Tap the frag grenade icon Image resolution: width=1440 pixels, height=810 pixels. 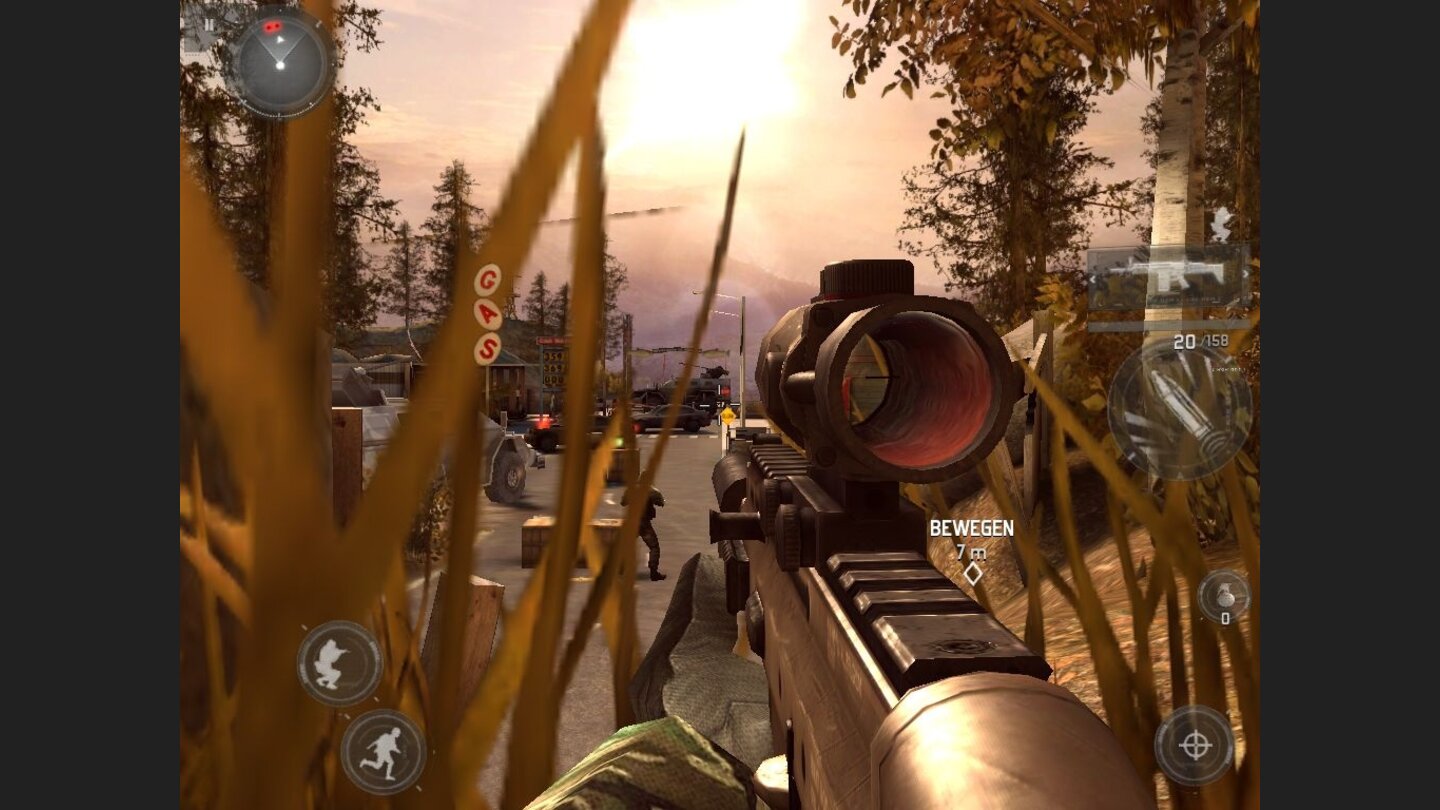pyautogui.click(x=1225, y=592)
